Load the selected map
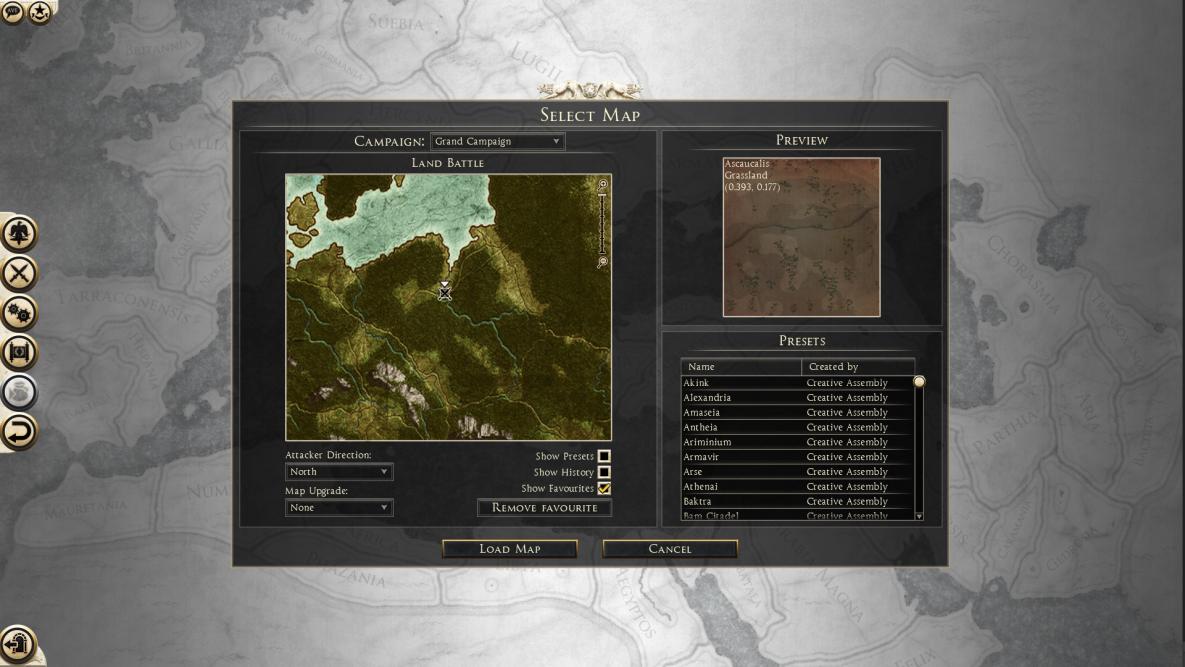 (x=509, y=549)
